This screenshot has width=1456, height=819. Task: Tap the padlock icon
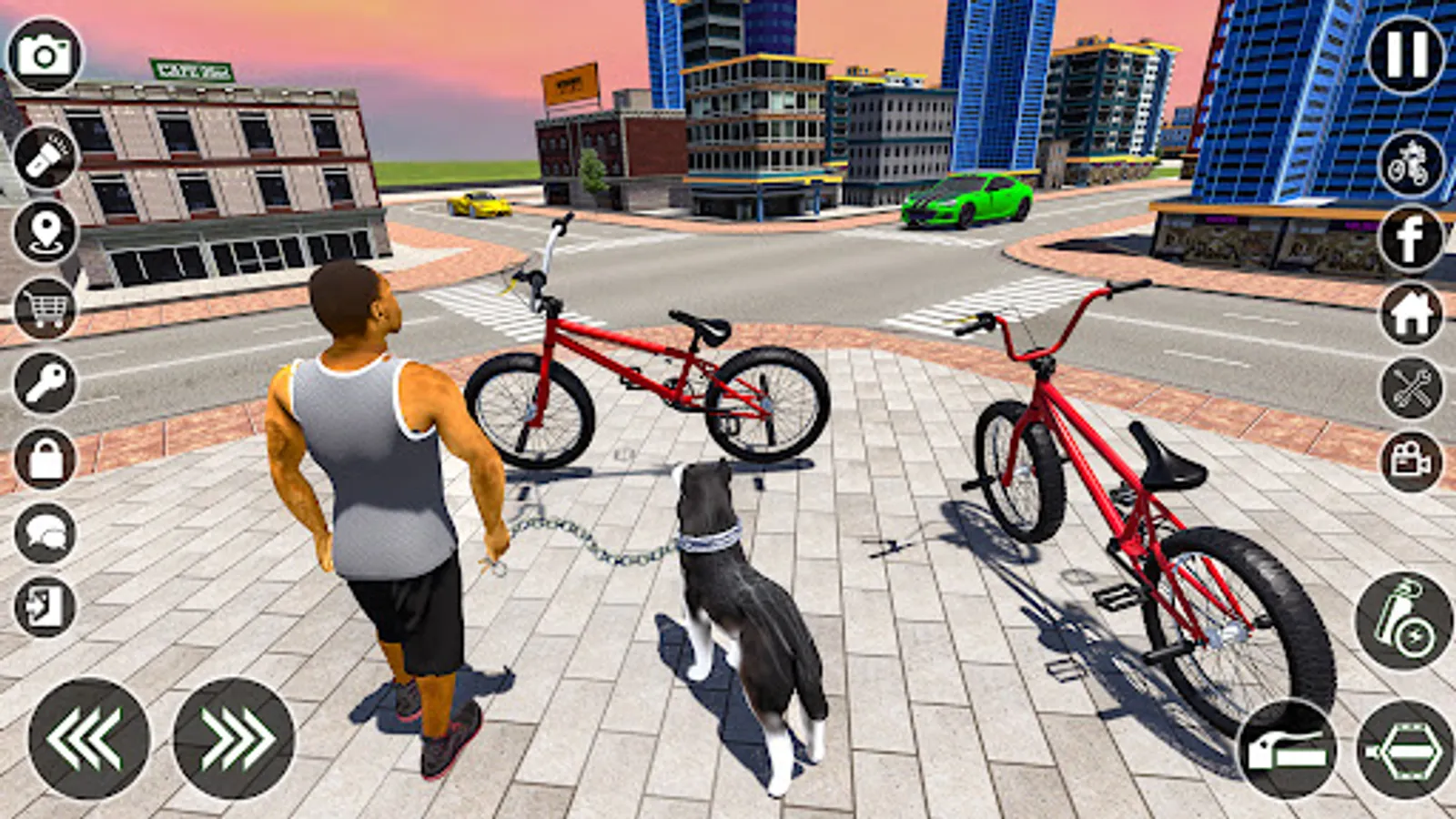coord(45,458)
